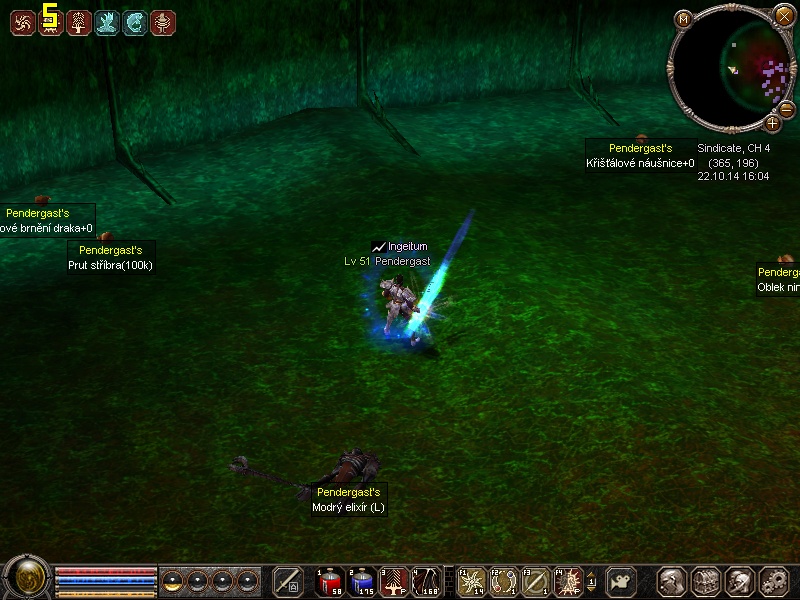Click the camera mode button
800x600 pixels.
620,581
